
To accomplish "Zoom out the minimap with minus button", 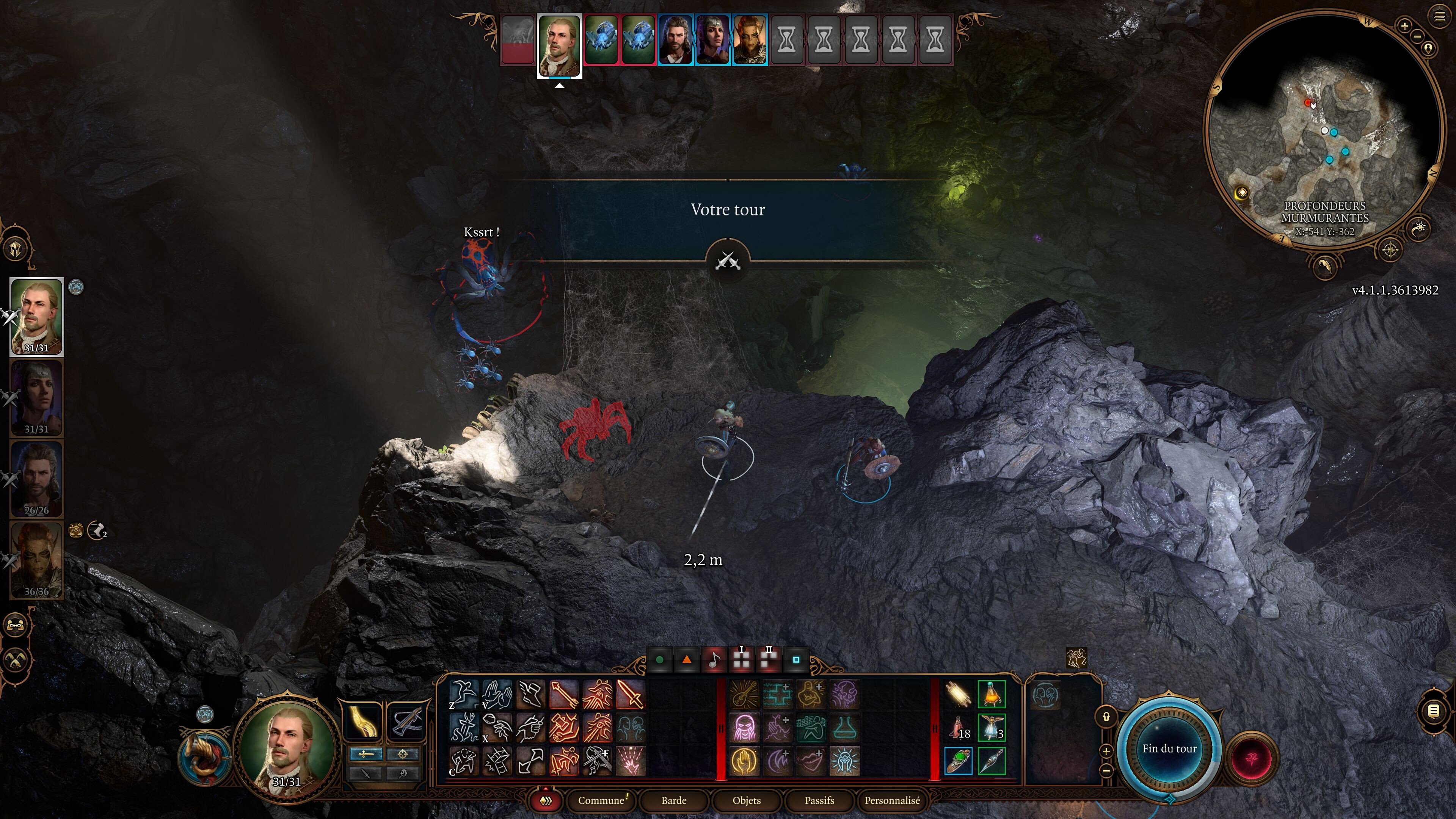I will [1418, 36].
